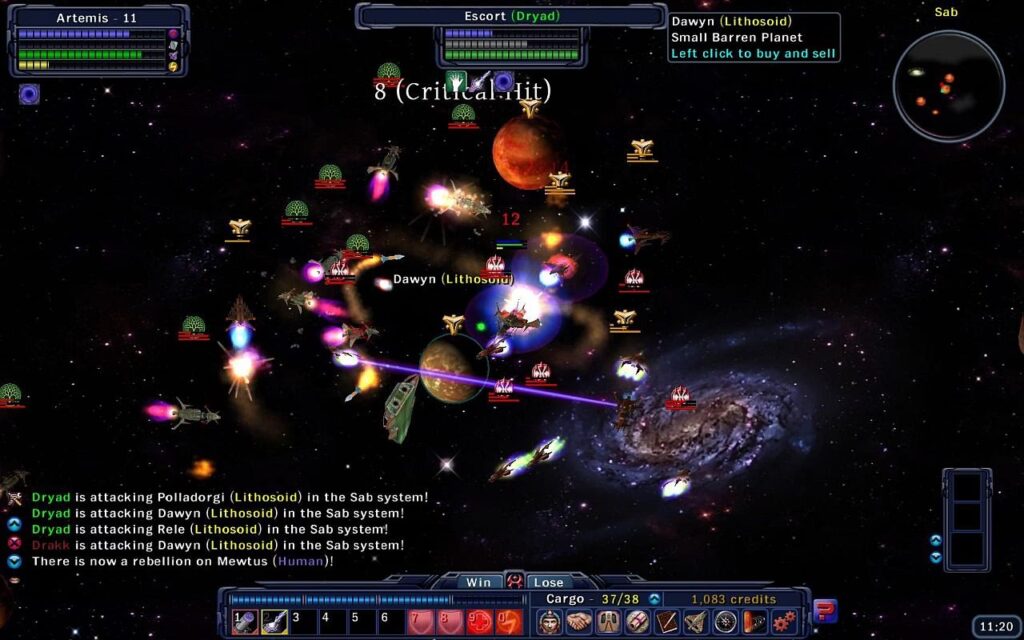
Task: Expand the cargo arrow button
Action: tap(655, 599)
